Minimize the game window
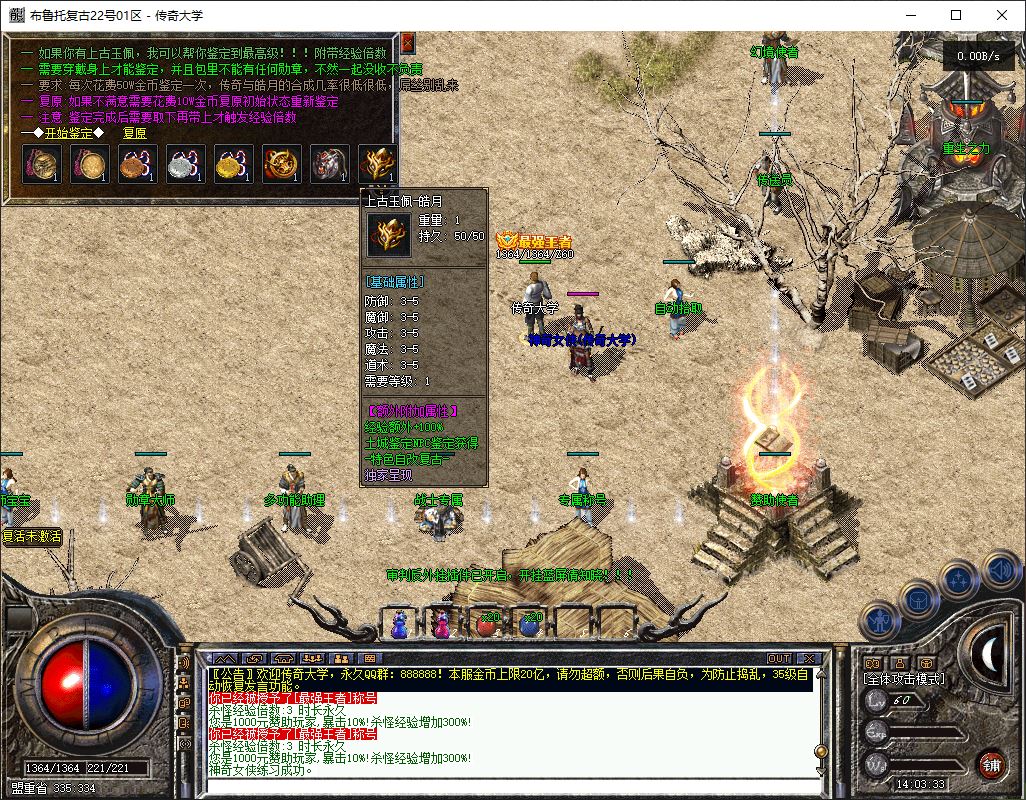The height and width of the screenshot is (800, 1026). [910, 15]
